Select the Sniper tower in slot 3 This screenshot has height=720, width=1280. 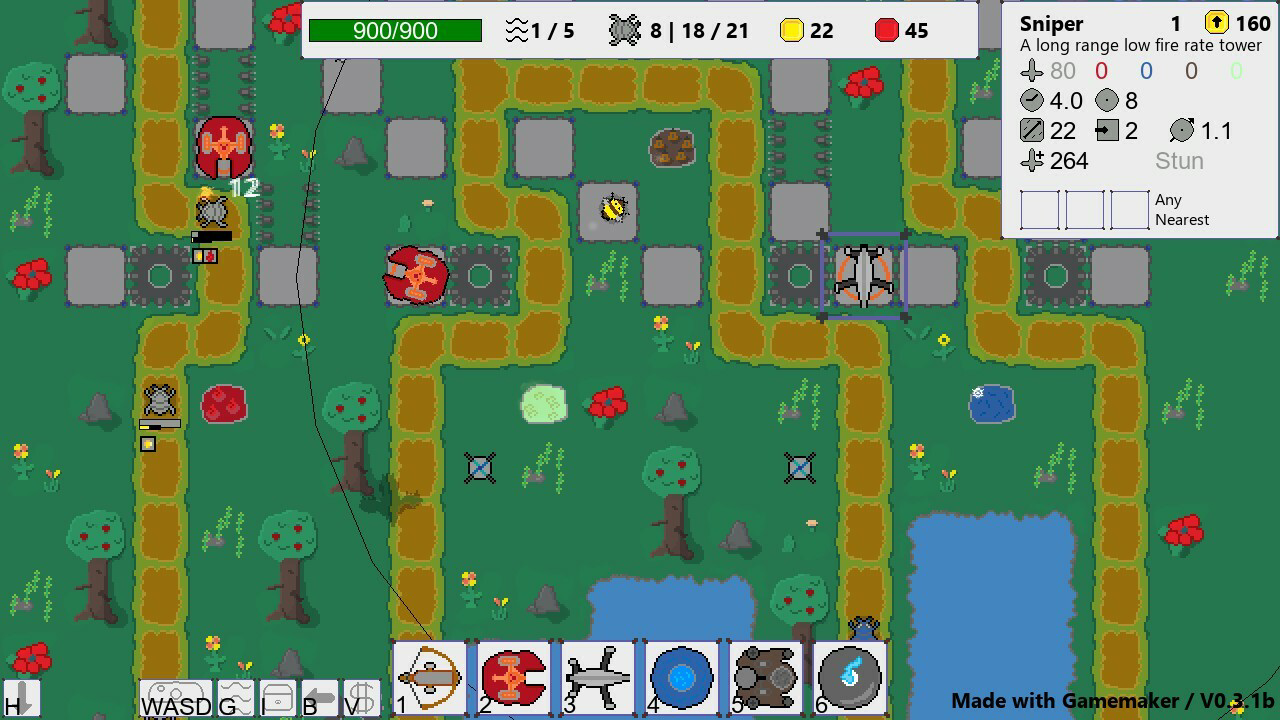596,678
